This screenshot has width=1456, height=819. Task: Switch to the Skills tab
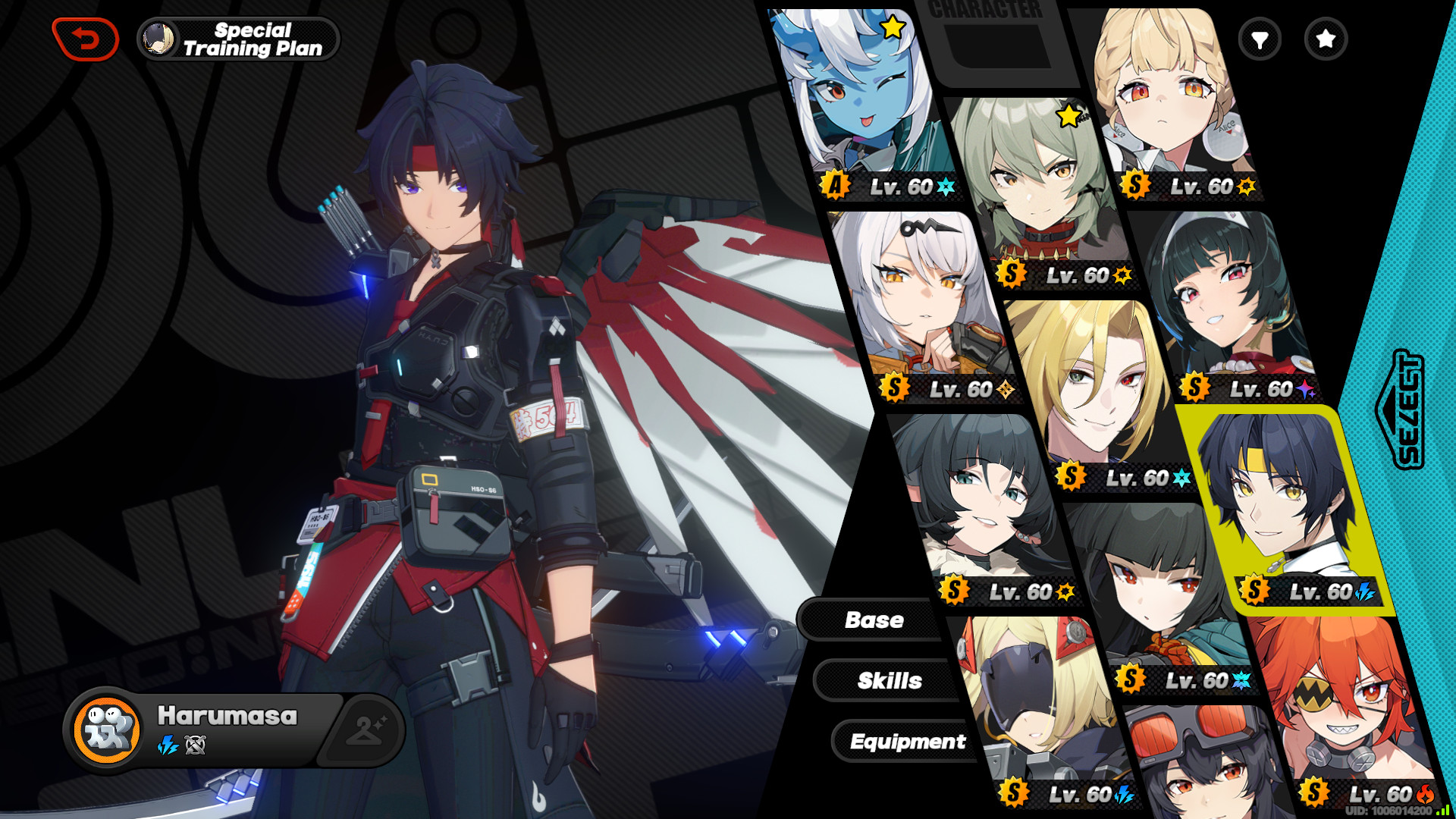(x=890, y=680)
